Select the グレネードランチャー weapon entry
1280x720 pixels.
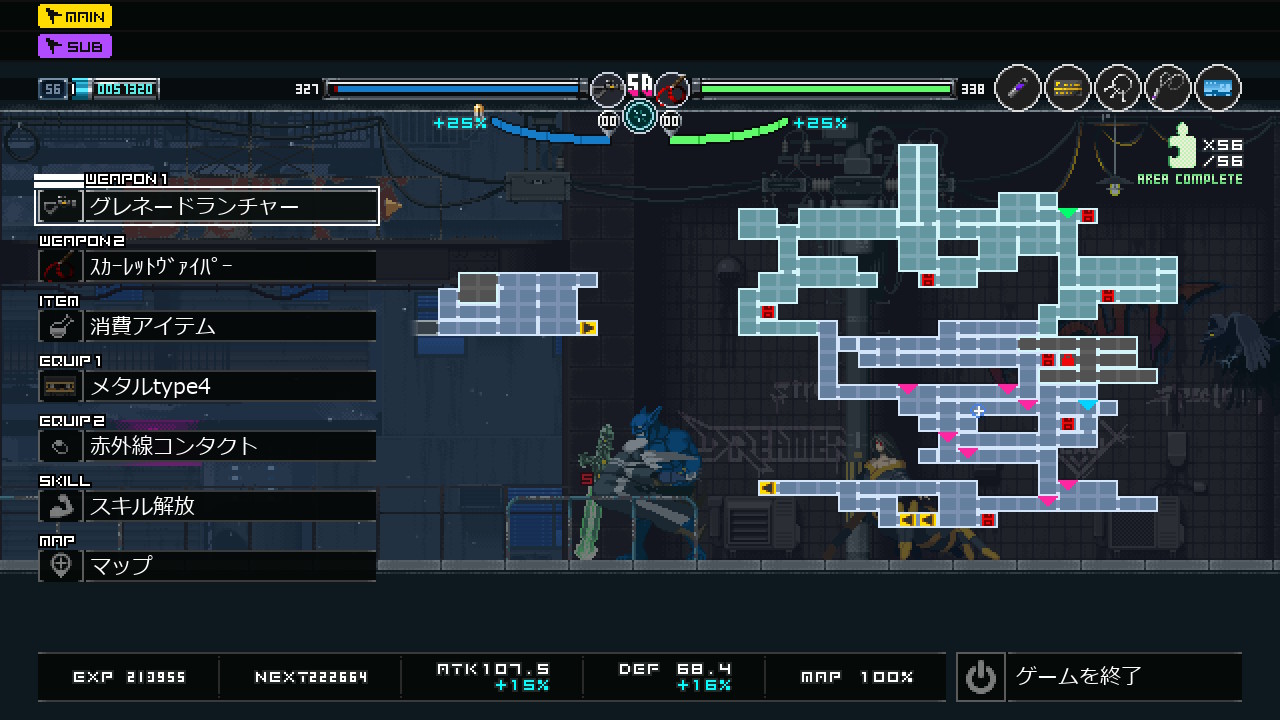[x=207, y=206]
